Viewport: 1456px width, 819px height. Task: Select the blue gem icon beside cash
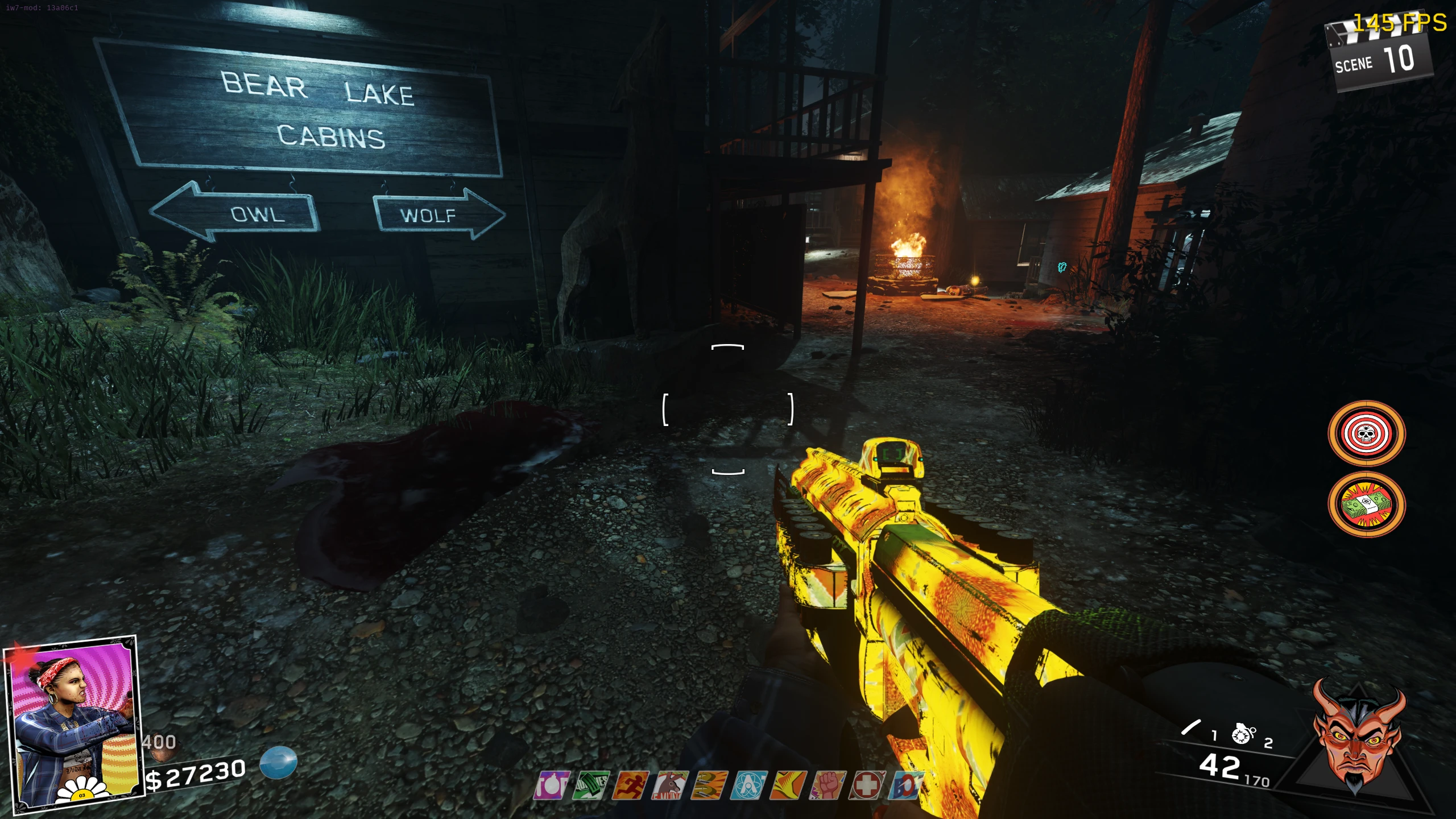tap(279, 762)
